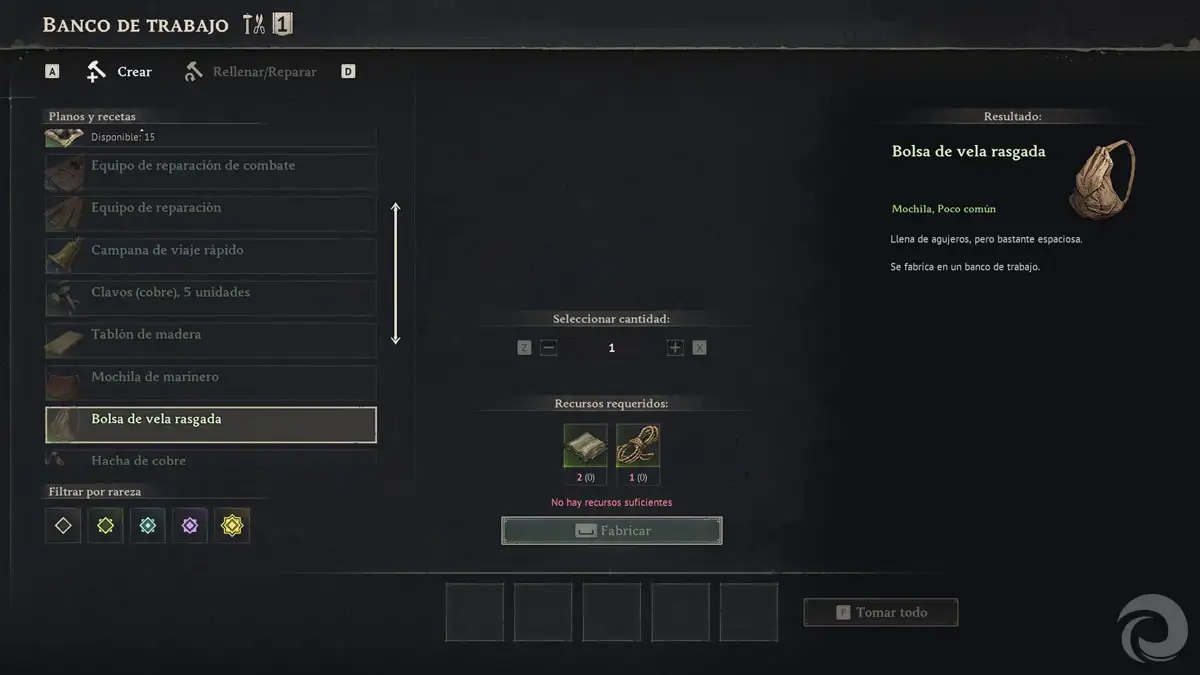This screenshot has width=1200, height=675.
Task: Select the Tablón de madera recipe
Action: click(211, 338)
